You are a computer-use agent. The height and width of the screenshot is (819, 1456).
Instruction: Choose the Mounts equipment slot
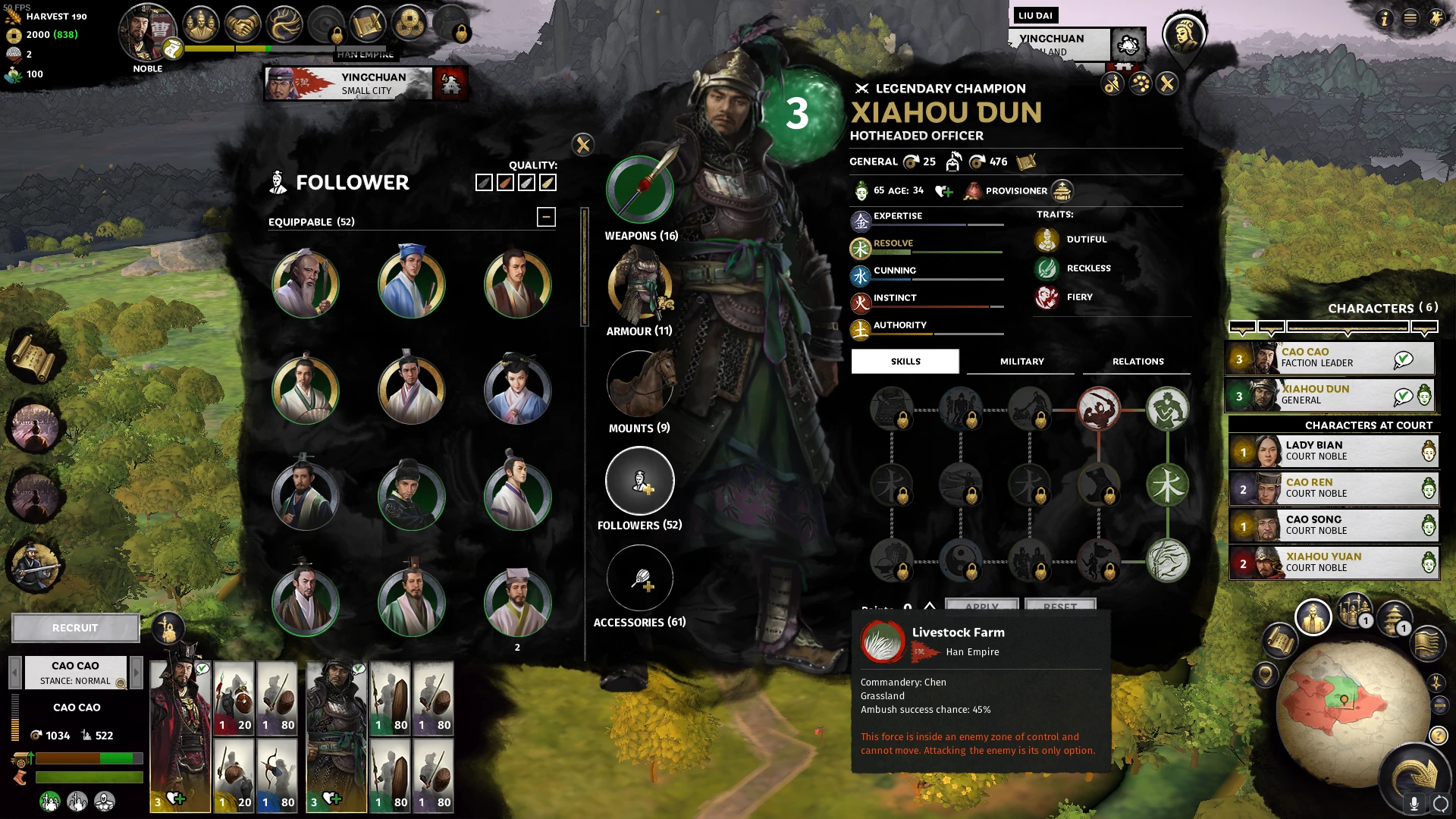coord(640,384)
